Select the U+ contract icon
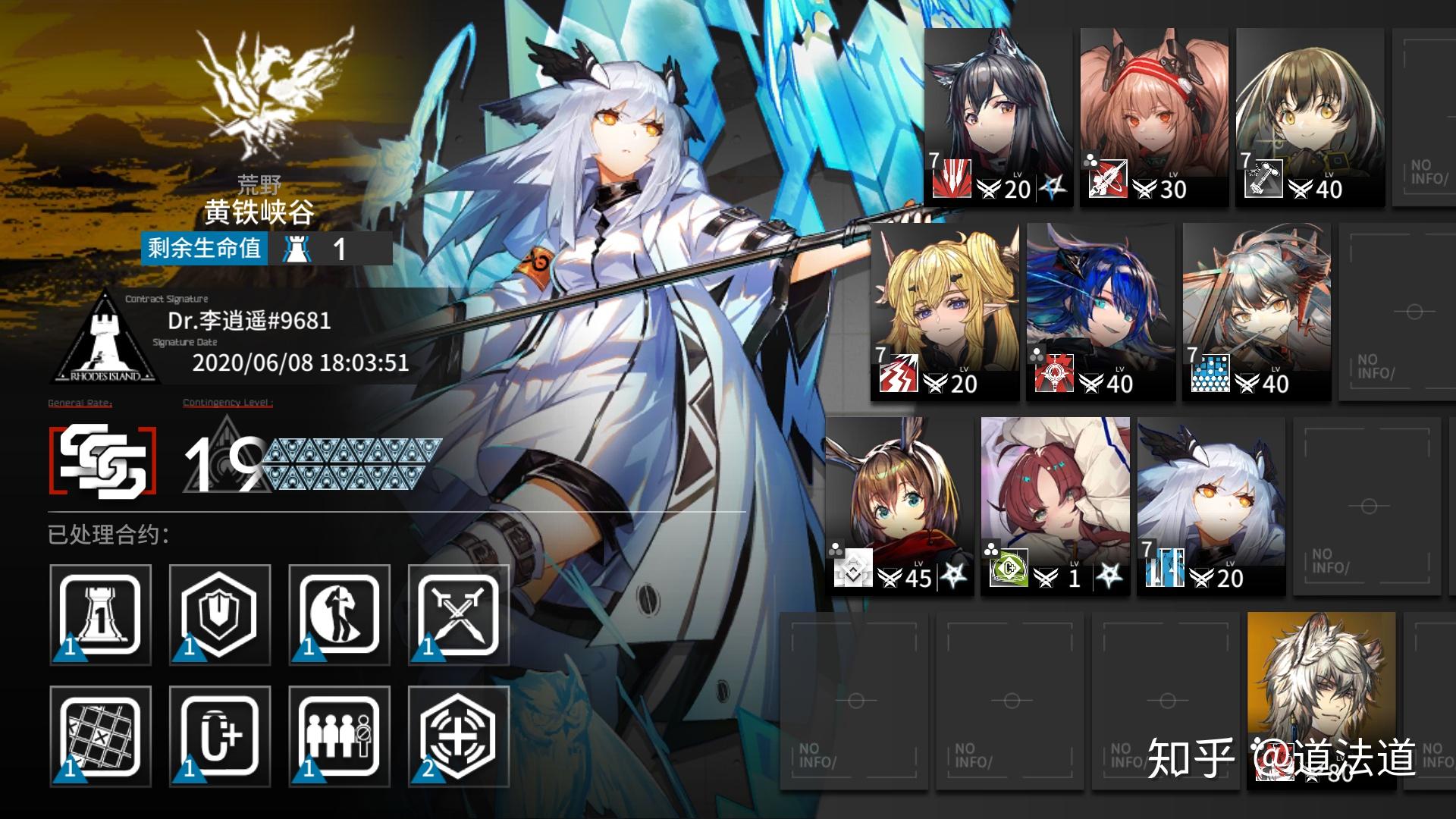Image resolution: width=1456 pixels, height=819 pixels. (220, 736)
